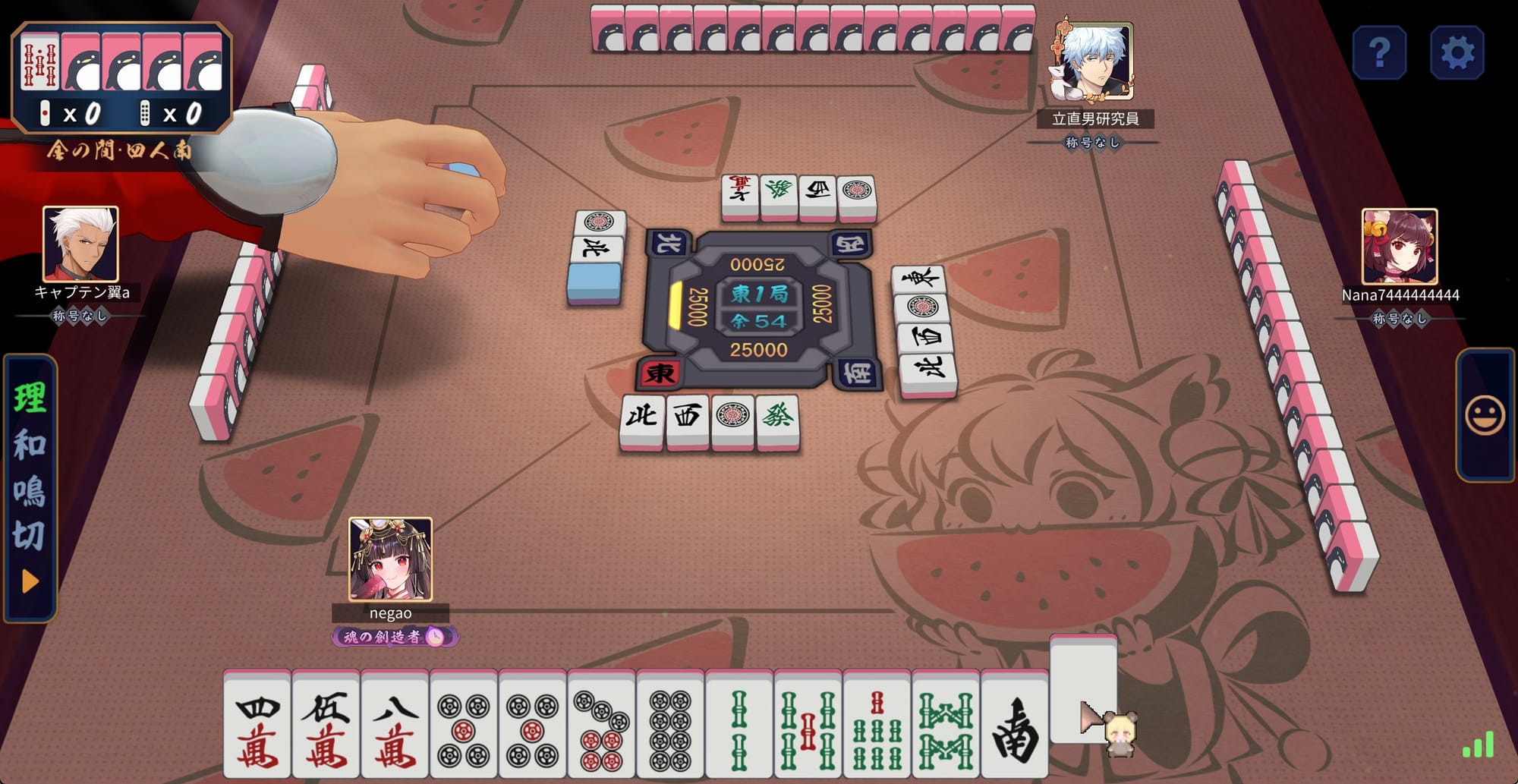The height and width of the screenshot is (784, 1518).
Task: Open the smiley emote panel
Action: click(1485, 416)
